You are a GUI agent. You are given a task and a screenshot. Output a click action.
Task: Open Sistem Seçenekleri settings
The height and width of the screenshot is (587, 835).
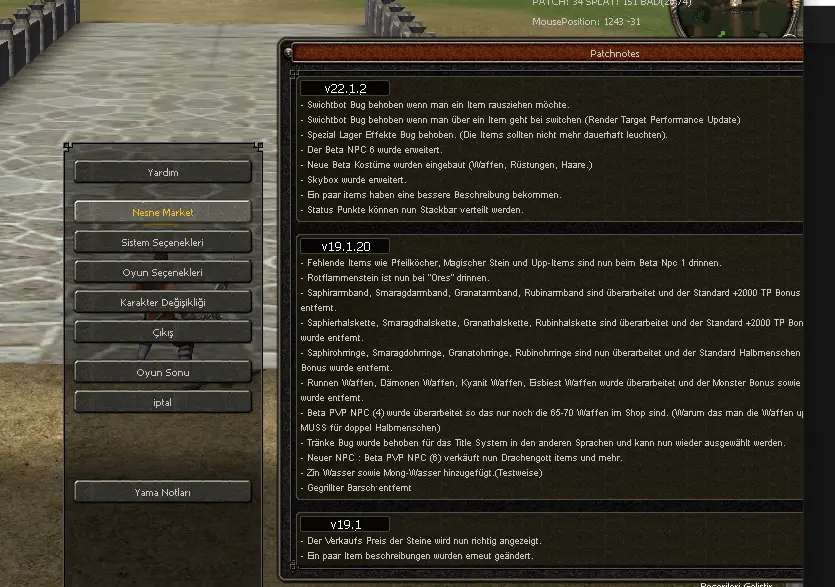[162, 242]
